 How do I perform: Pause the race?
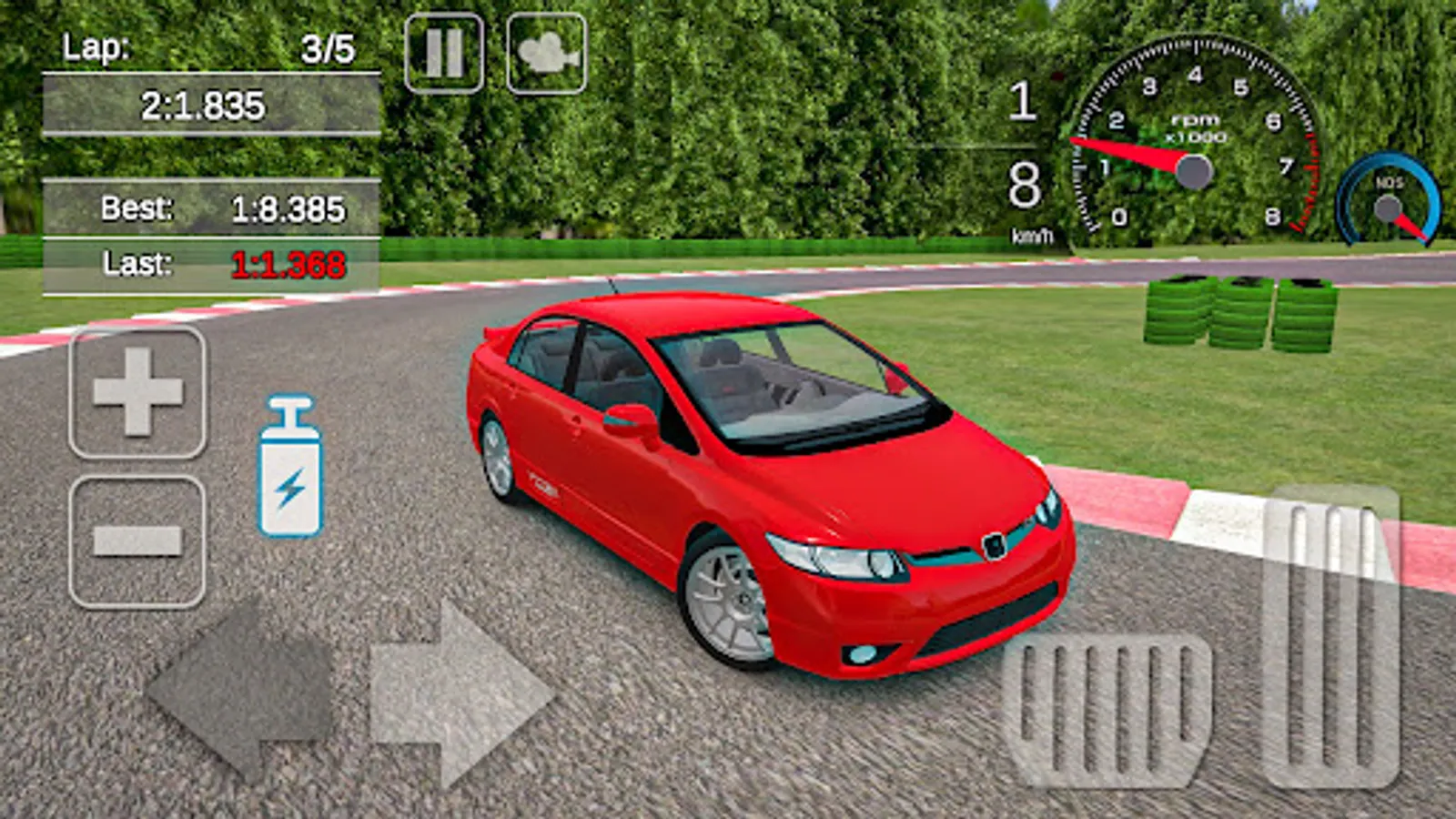[x=444, y=53]
